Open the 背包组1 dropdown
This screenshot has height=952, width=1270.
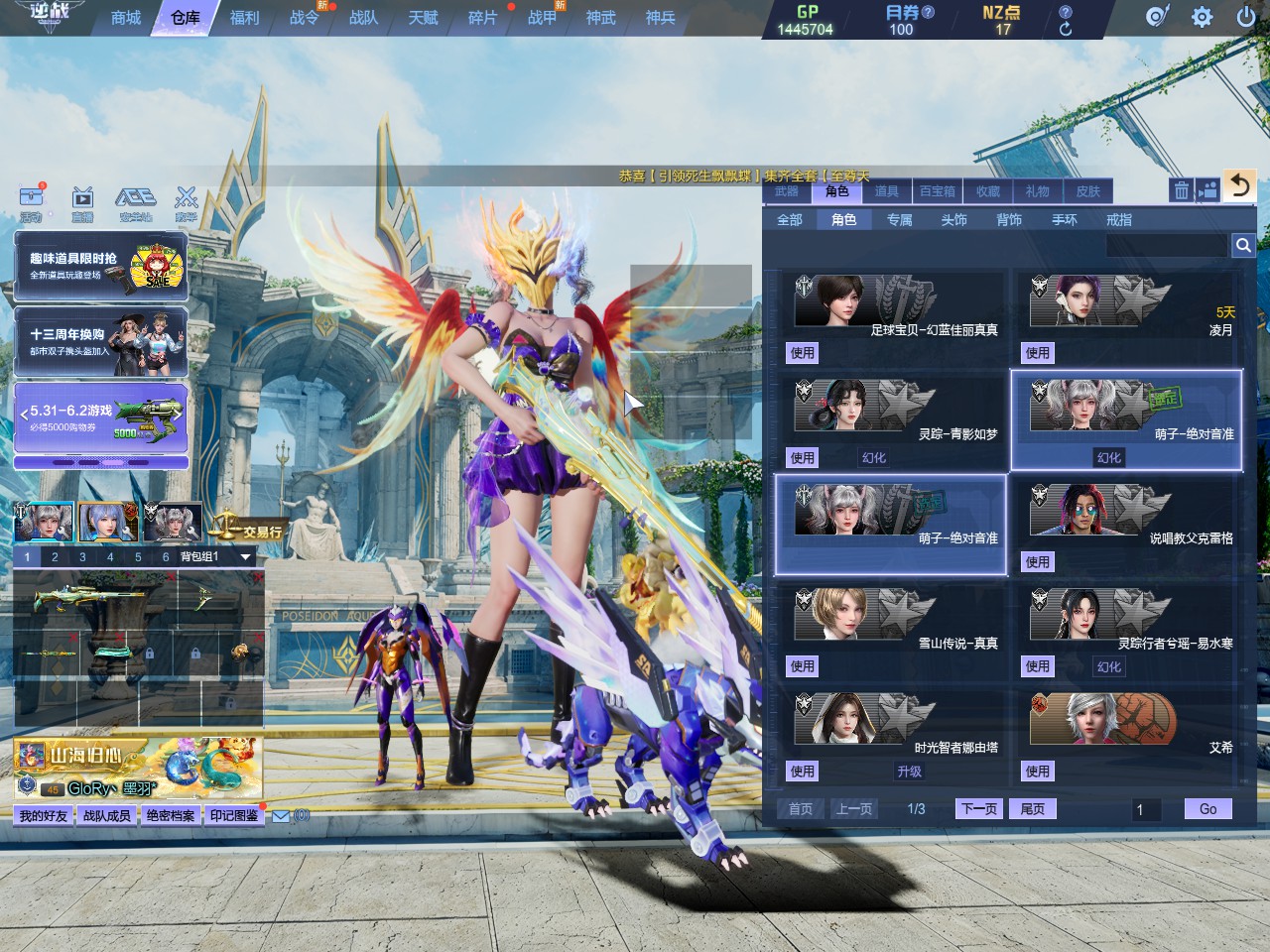click(x=245, y=557)
